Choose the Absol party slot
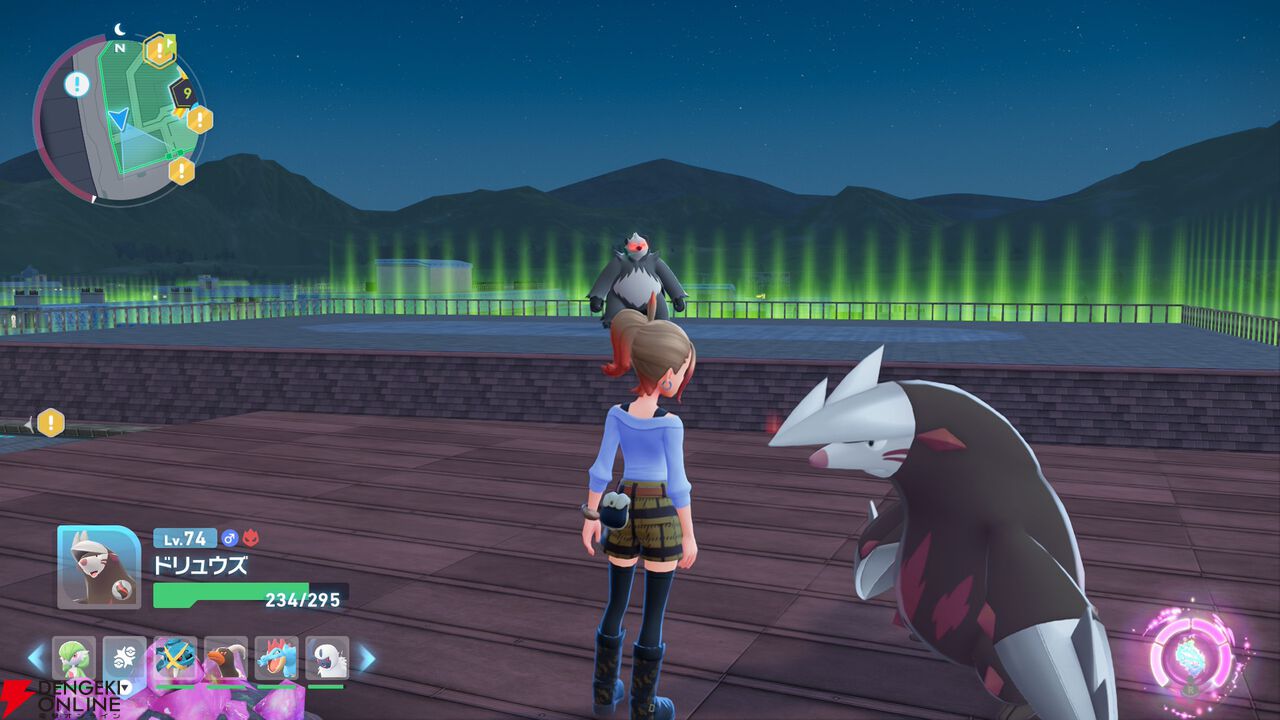This screenshot has height=720, width=1280. pyautogui.click(x=327, y=658)
